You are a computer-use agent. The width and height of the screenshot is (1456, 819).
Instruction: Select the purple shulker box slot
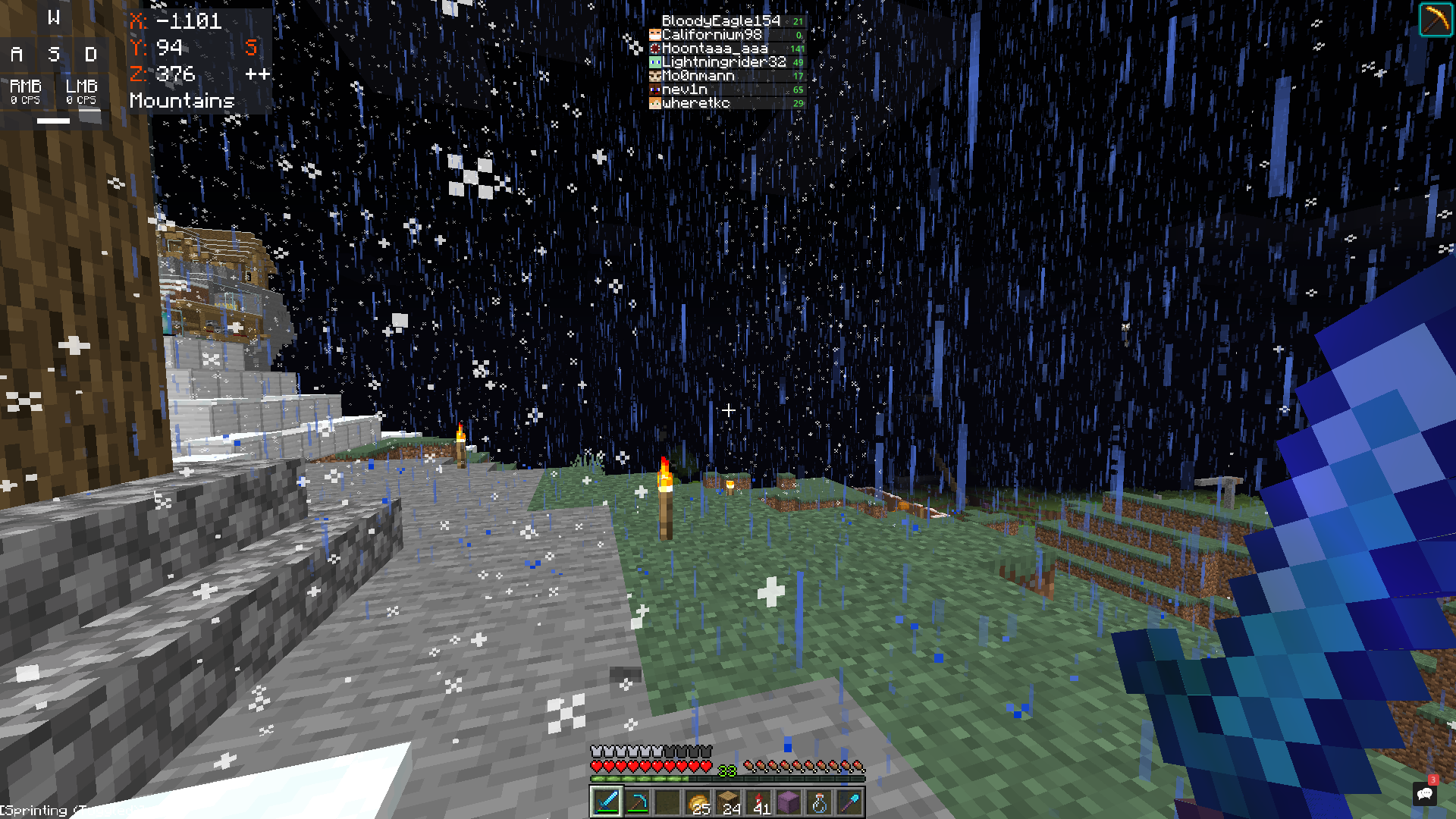(x=789, y=802)
